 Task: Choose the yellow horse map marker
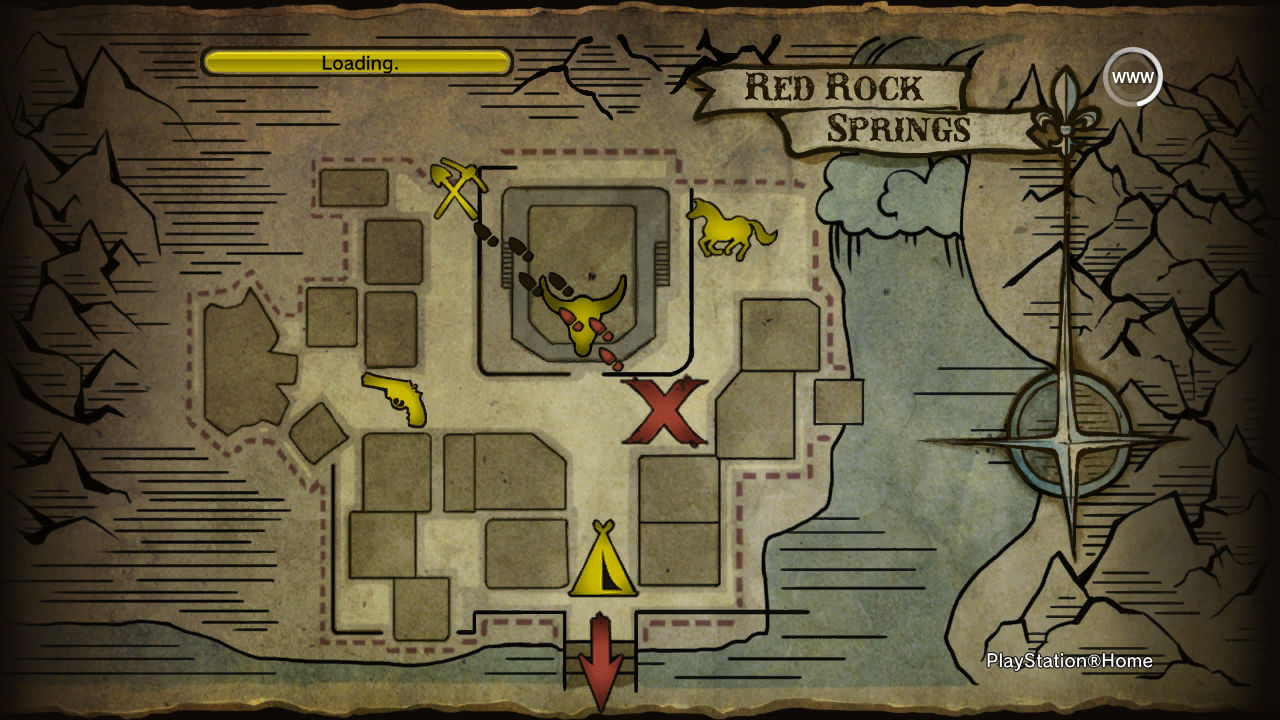tap(731, 227)
